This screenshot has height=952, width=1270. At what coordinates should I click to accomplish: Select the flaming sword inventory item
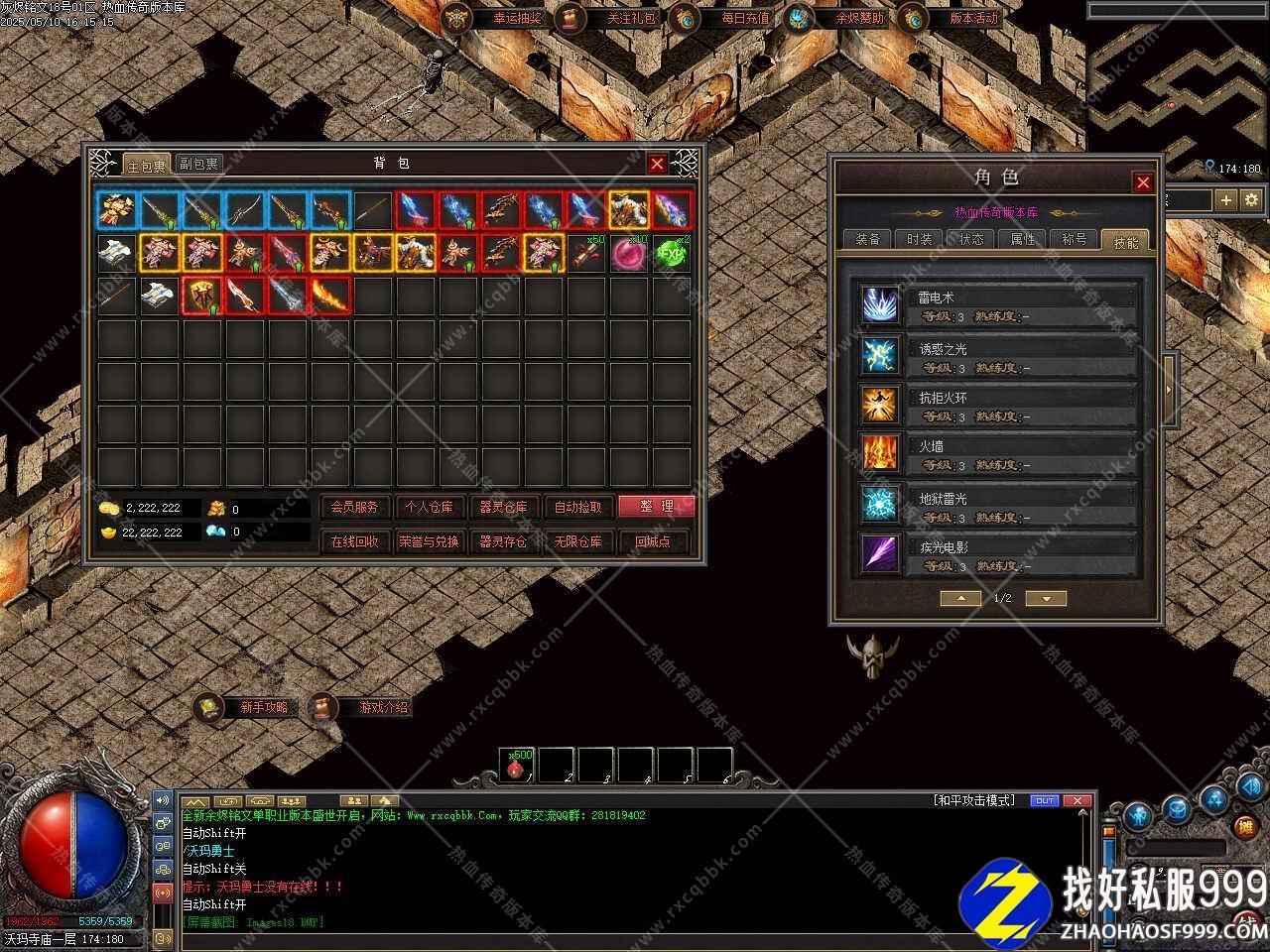click(330, 296)
